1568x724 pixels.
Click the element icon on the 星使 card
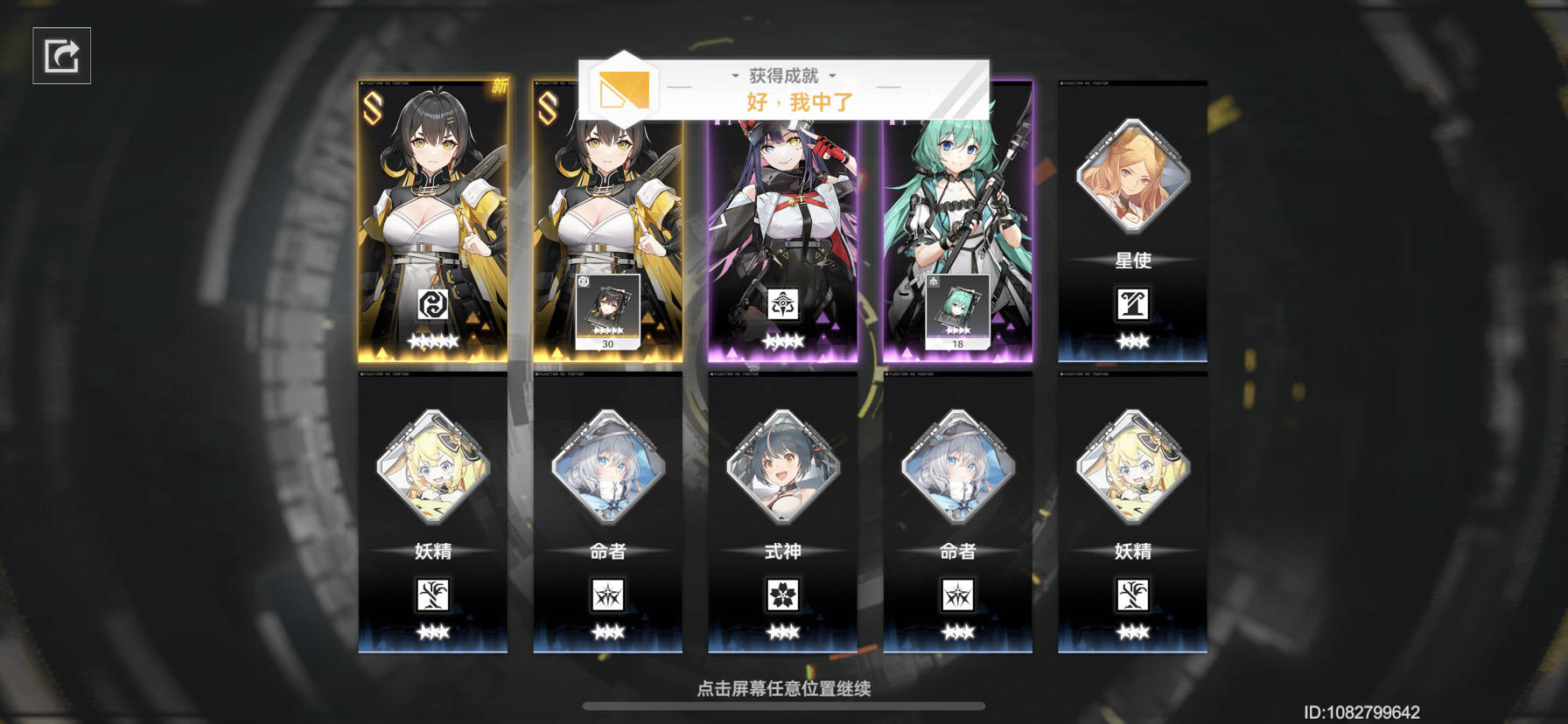click(1132, 306)
